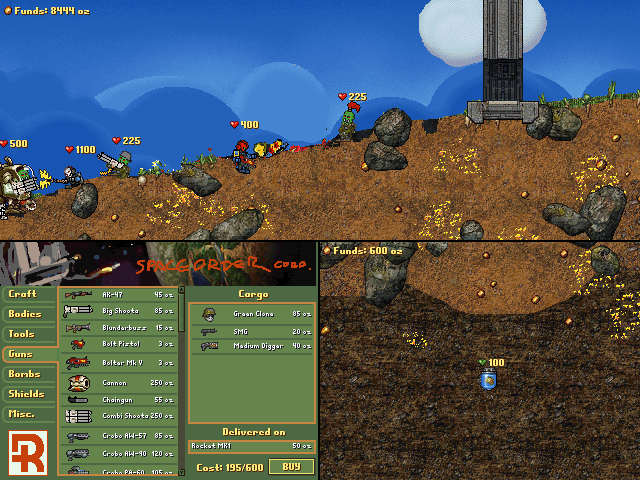The height and width of the screenshot is (480, 640).
Task: Choose the Big Shoota gun
Action: [120, 311]
